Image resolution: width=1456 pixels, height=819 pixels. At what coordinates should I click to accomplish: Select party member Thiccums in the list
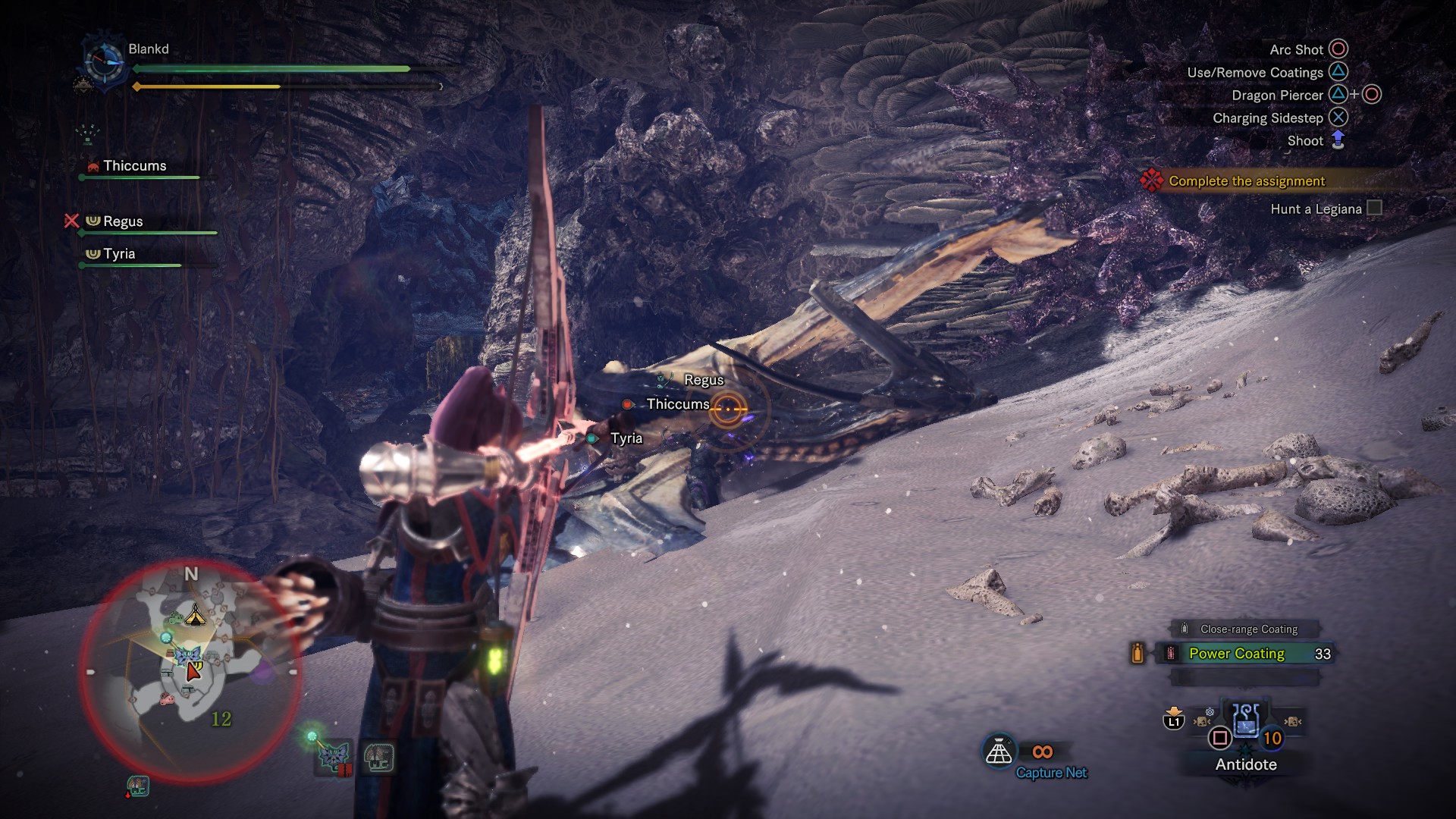point(134,166)
